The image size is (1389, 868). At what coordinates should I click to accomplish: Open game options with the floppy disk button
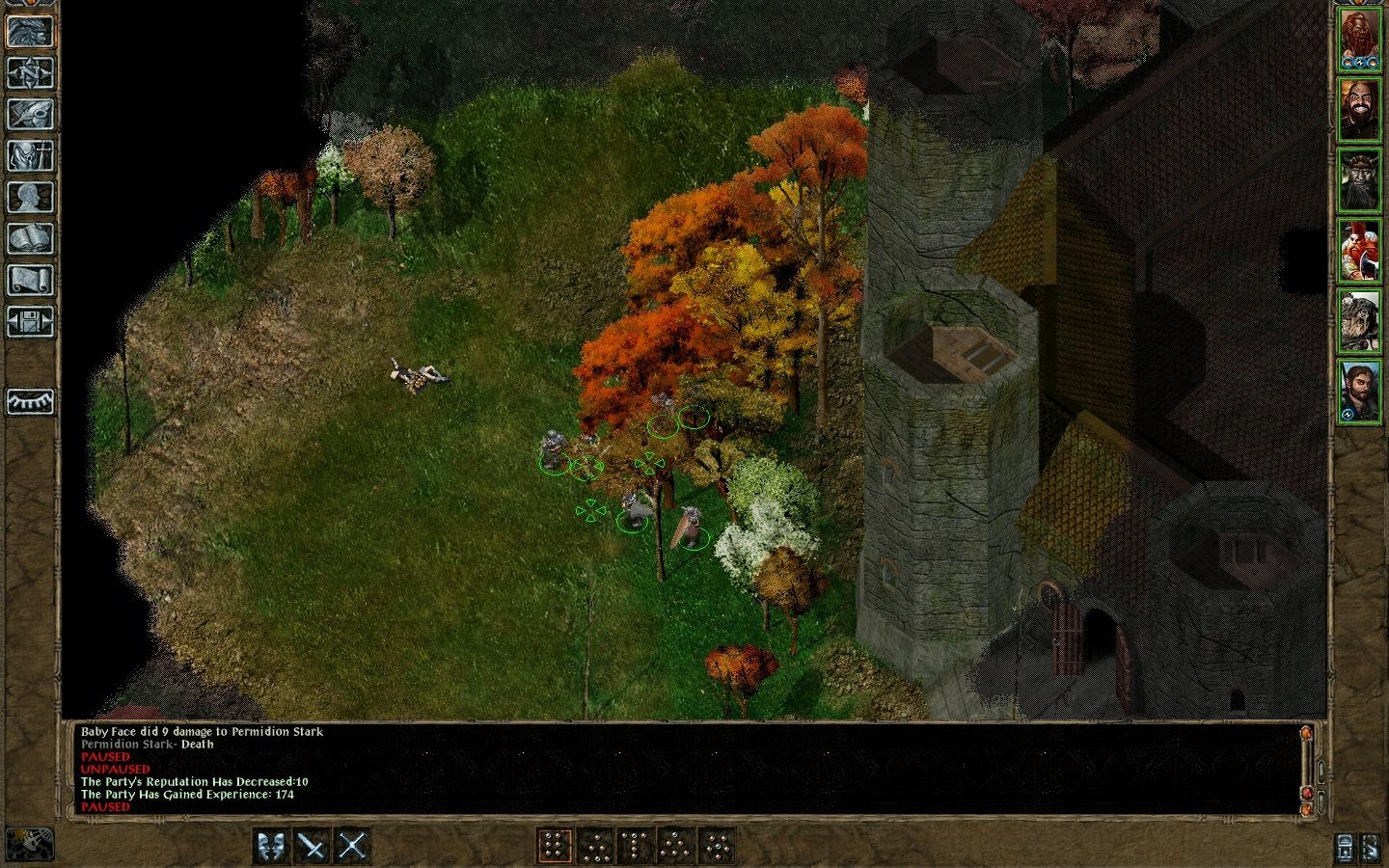30,321
